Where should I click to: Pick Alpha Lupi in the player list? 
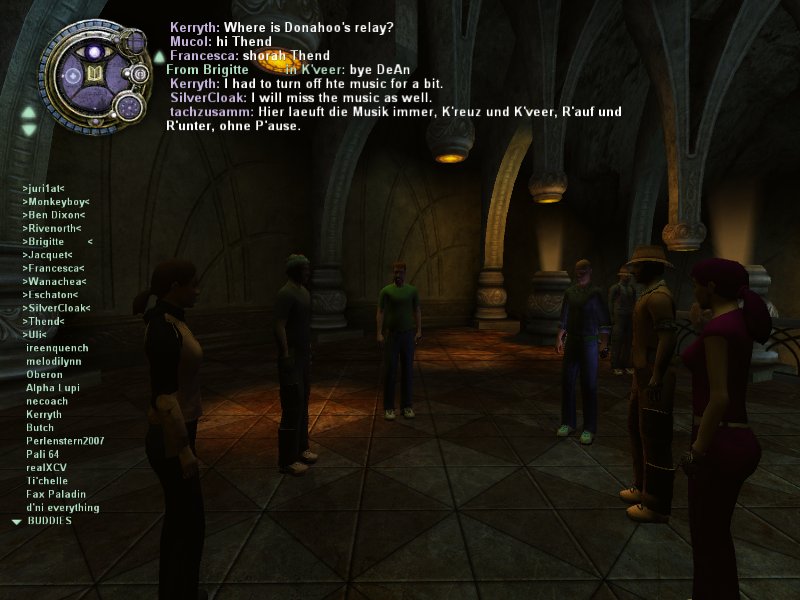pyautogui.click(x=51, y=388)
